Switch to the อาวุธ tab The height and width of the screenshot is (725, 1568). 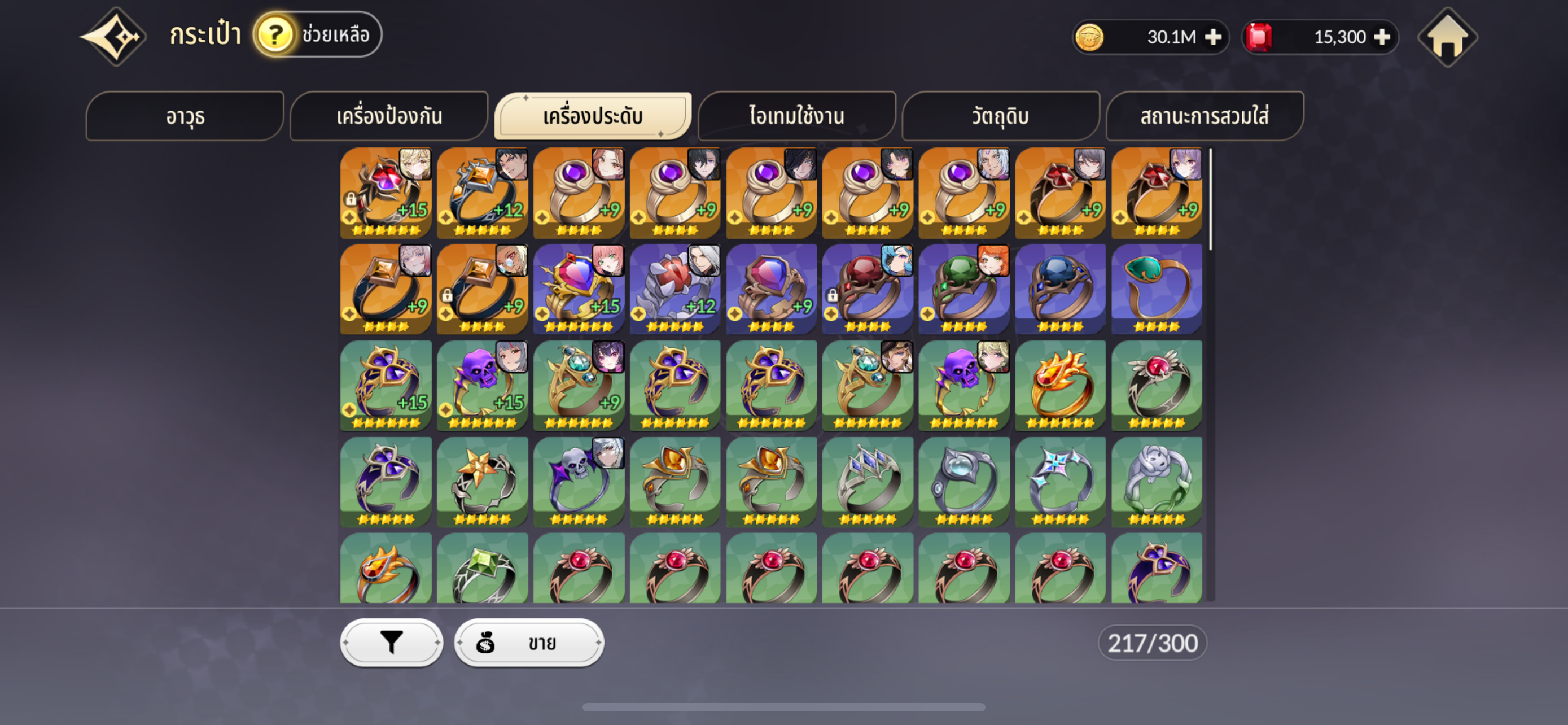point(185,116)
